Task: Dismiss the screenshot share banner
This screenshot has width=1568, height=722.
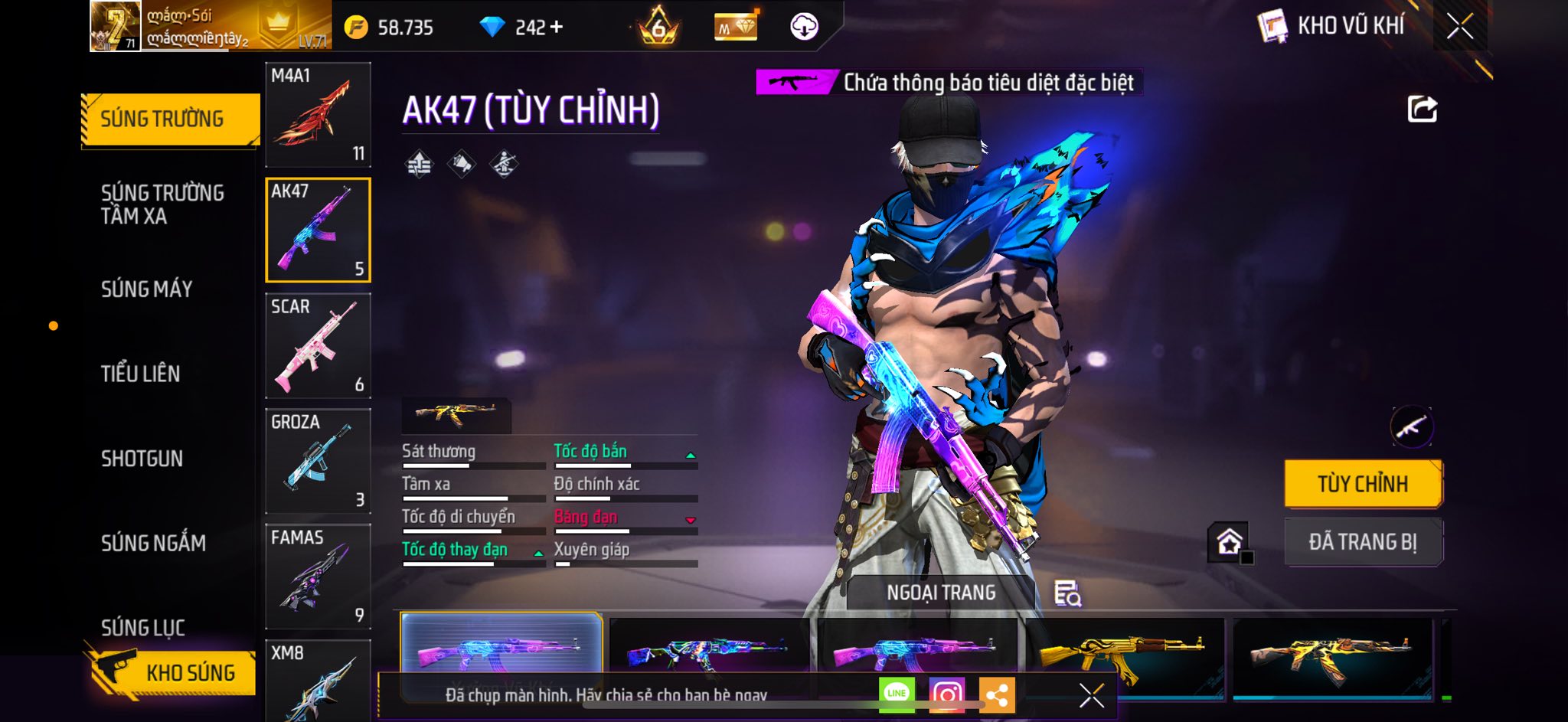Action: point(1091,695)
